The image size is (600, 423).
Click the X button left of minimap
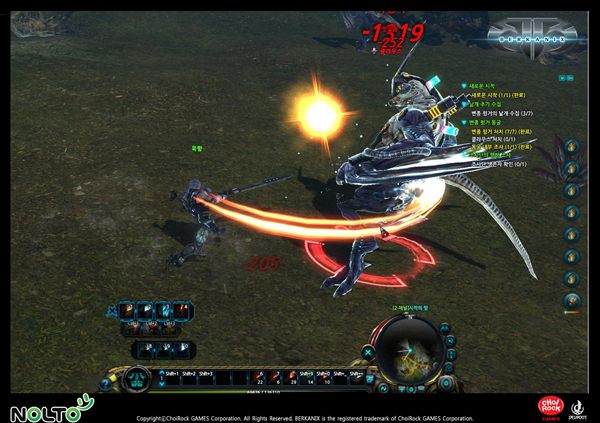(x=368, y=352)
